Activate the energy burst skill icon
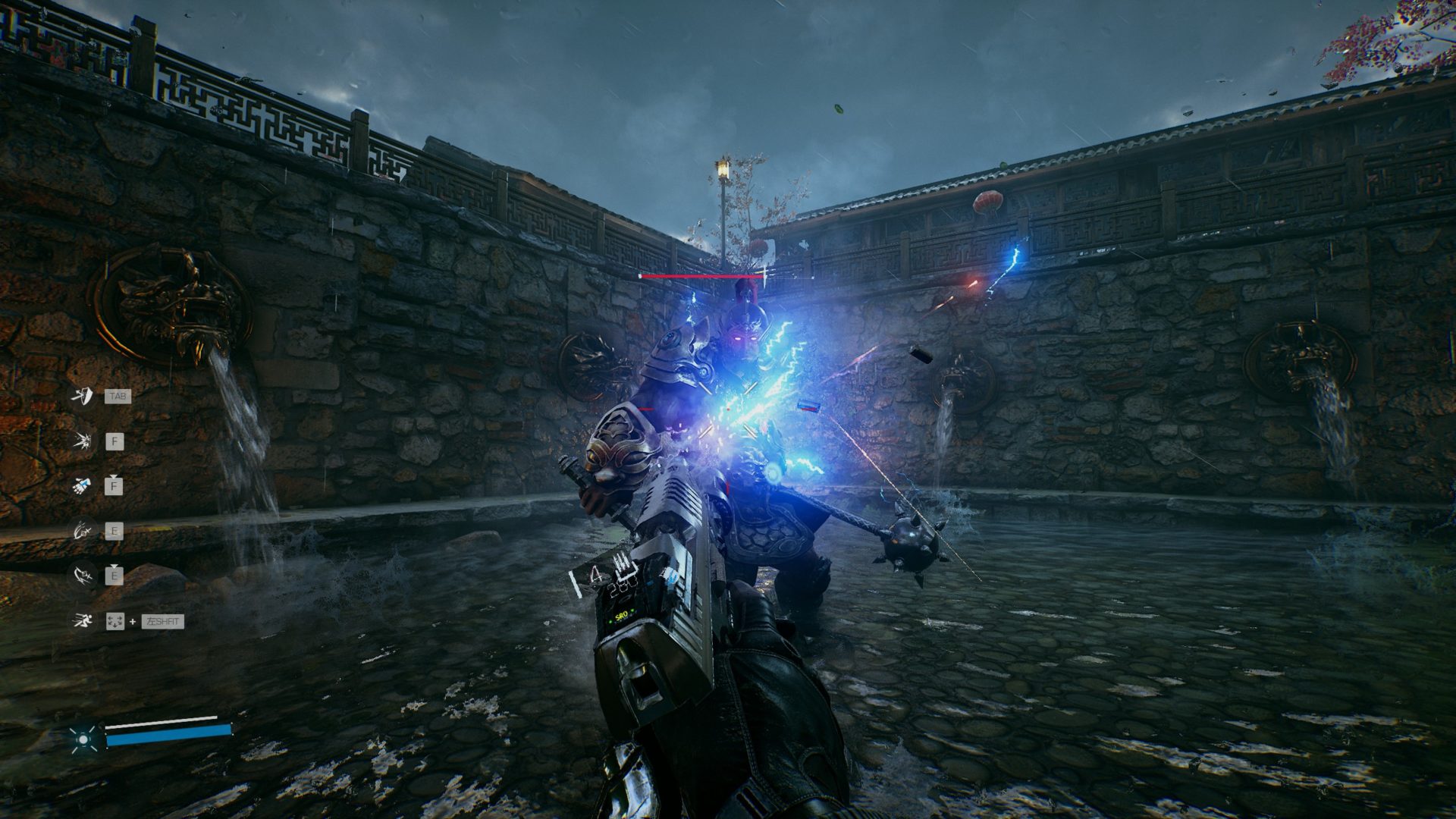 82,441
